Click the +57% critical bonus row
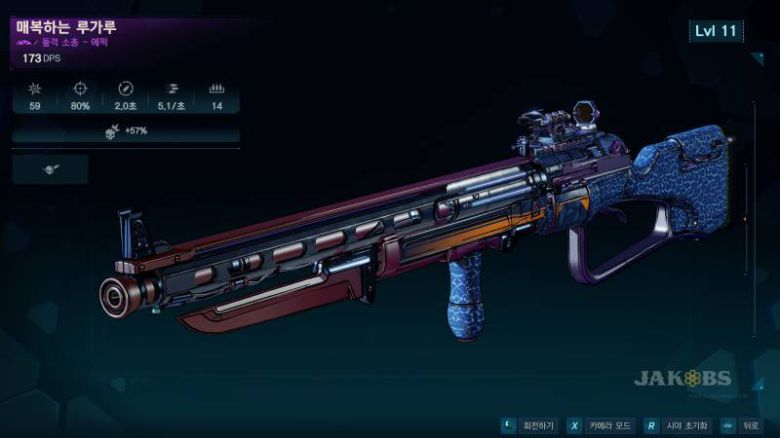780x438 pixels. (126, 131)
